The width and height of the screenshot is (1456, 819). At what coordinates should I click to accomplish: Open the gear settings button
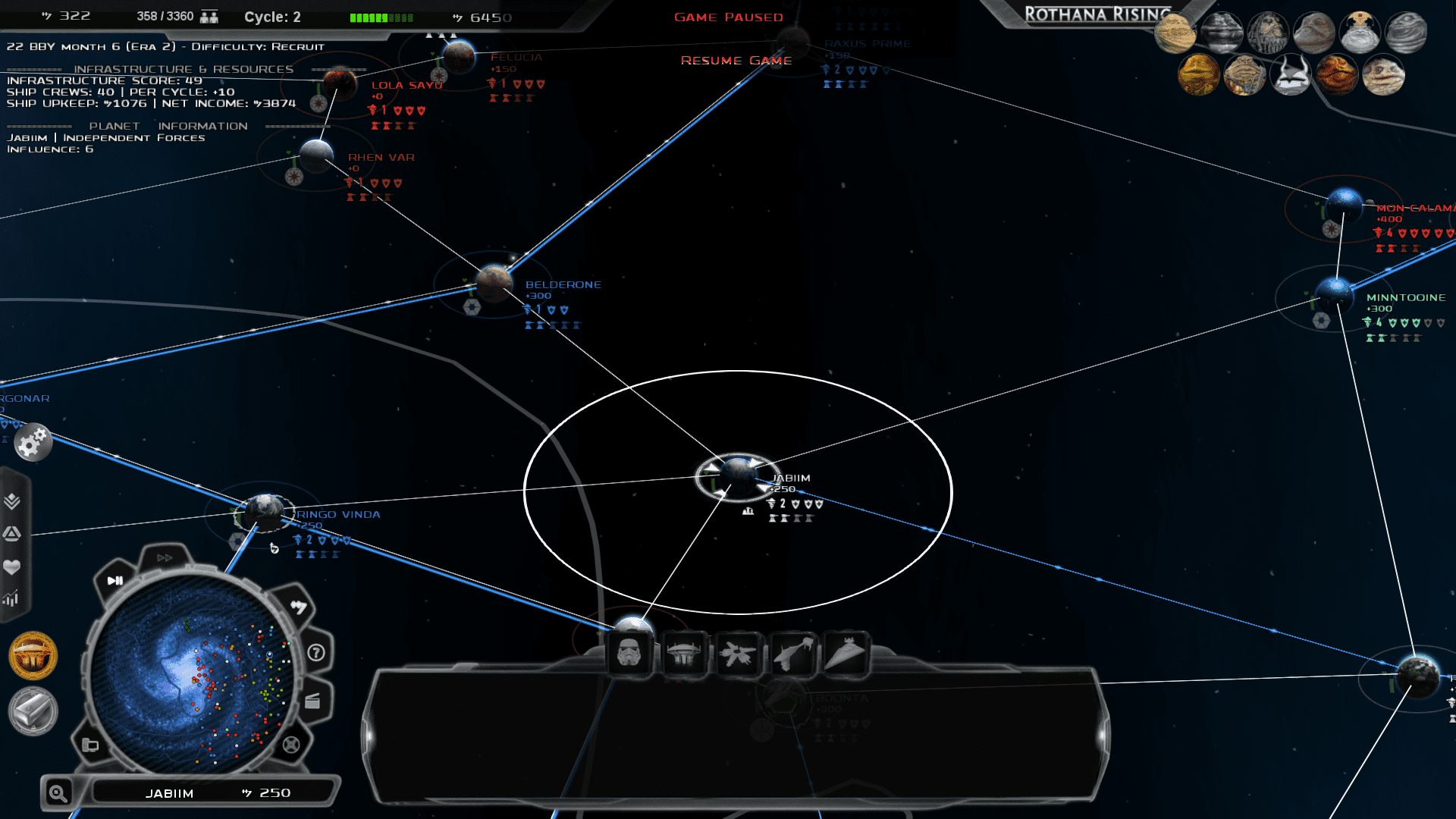pos(33,444)
